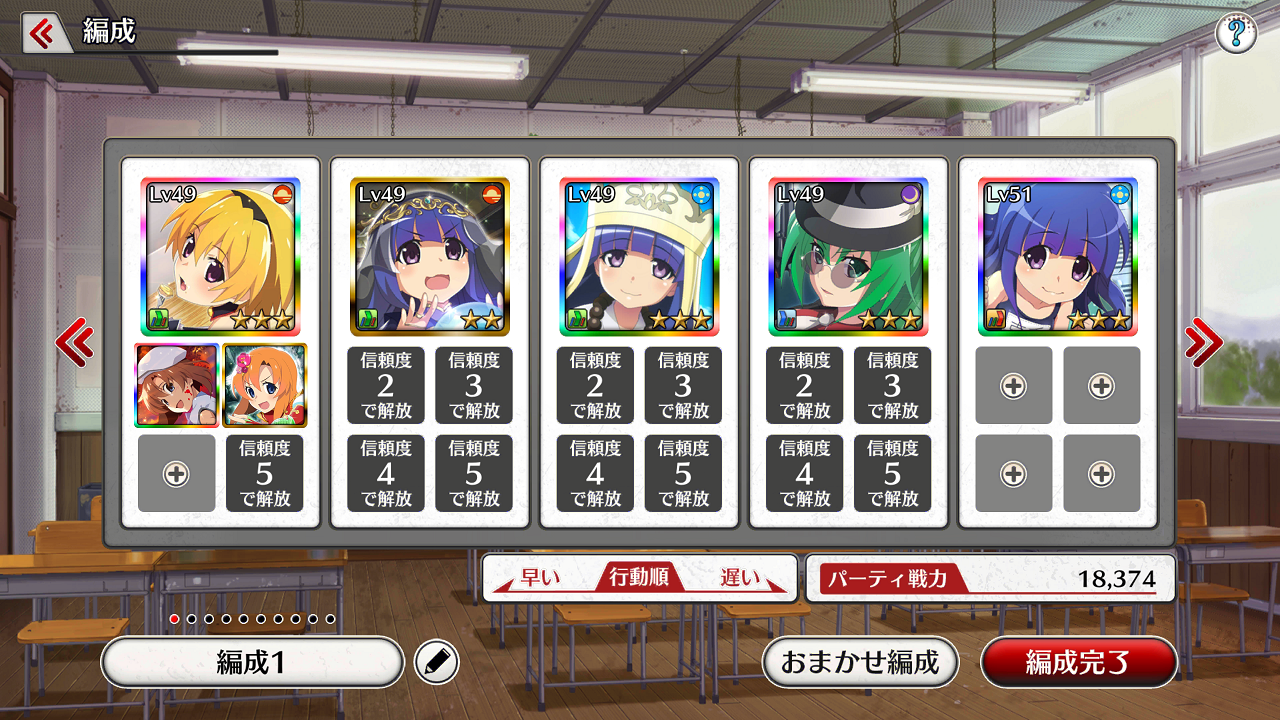Click the おまかせ編成 auto-formation button

click(860, 662)
